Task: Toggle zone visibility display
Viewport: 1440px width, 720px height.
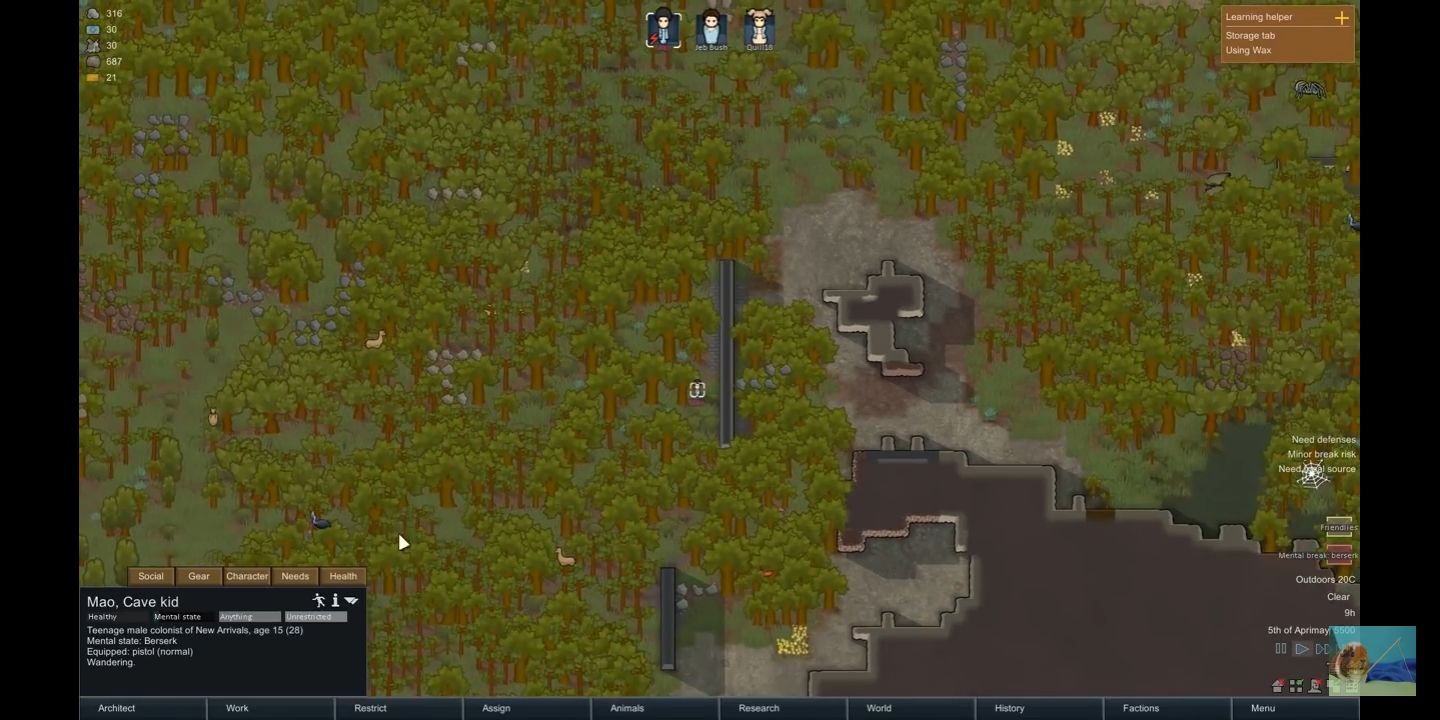Action: click(1295, 685)
